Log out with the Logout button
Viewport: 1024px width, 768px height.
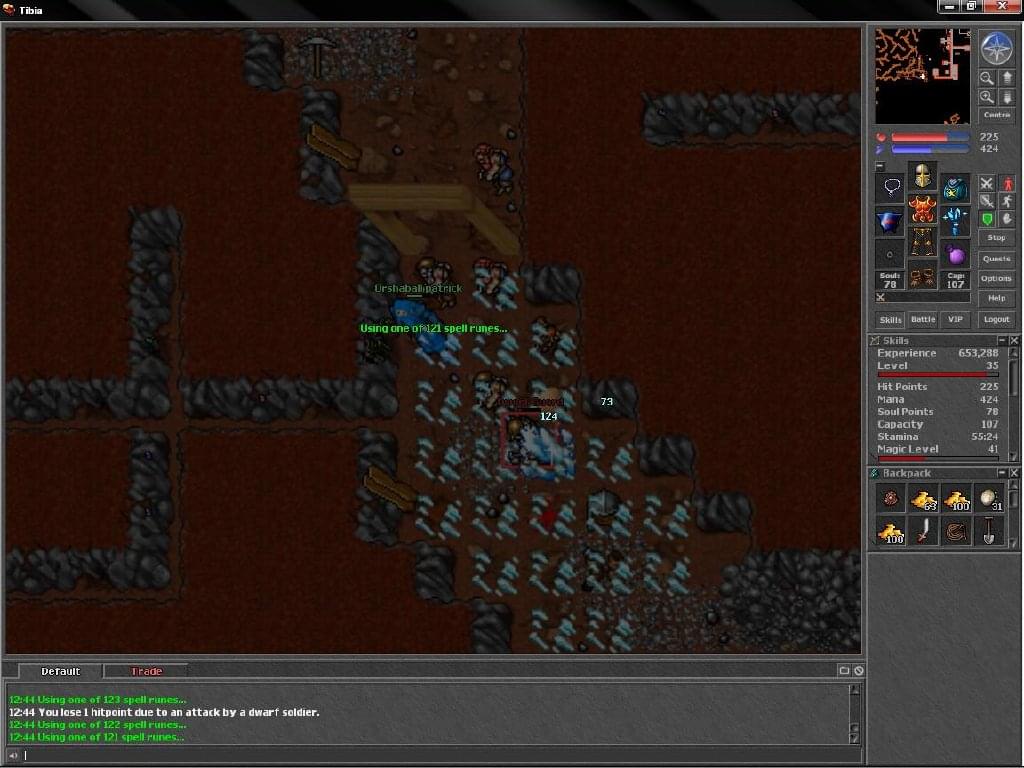996,319
